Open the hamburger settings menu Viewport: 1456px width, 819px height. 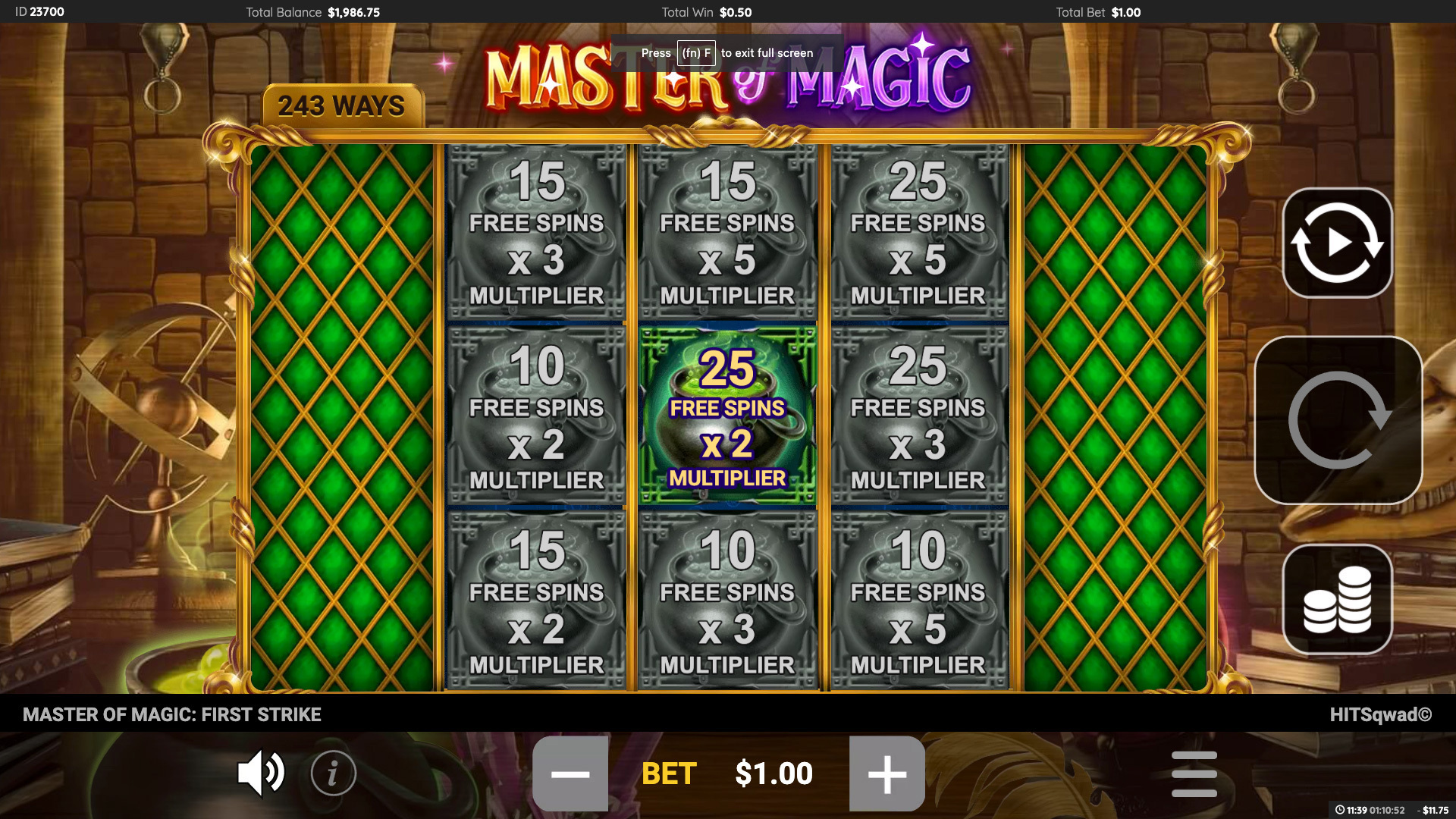tap(1195, 773)
